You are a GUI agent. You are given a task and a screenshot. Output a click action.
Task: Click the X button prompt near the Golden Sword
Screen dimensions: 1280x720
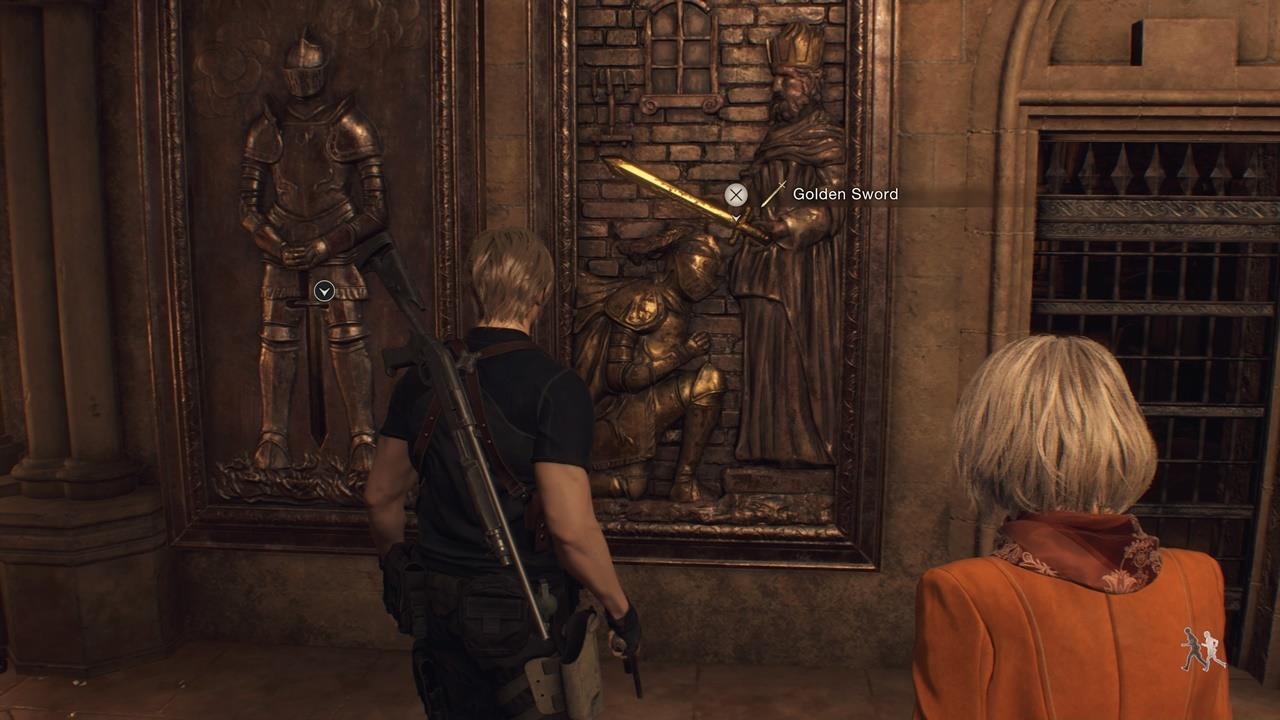pos(737,194)
